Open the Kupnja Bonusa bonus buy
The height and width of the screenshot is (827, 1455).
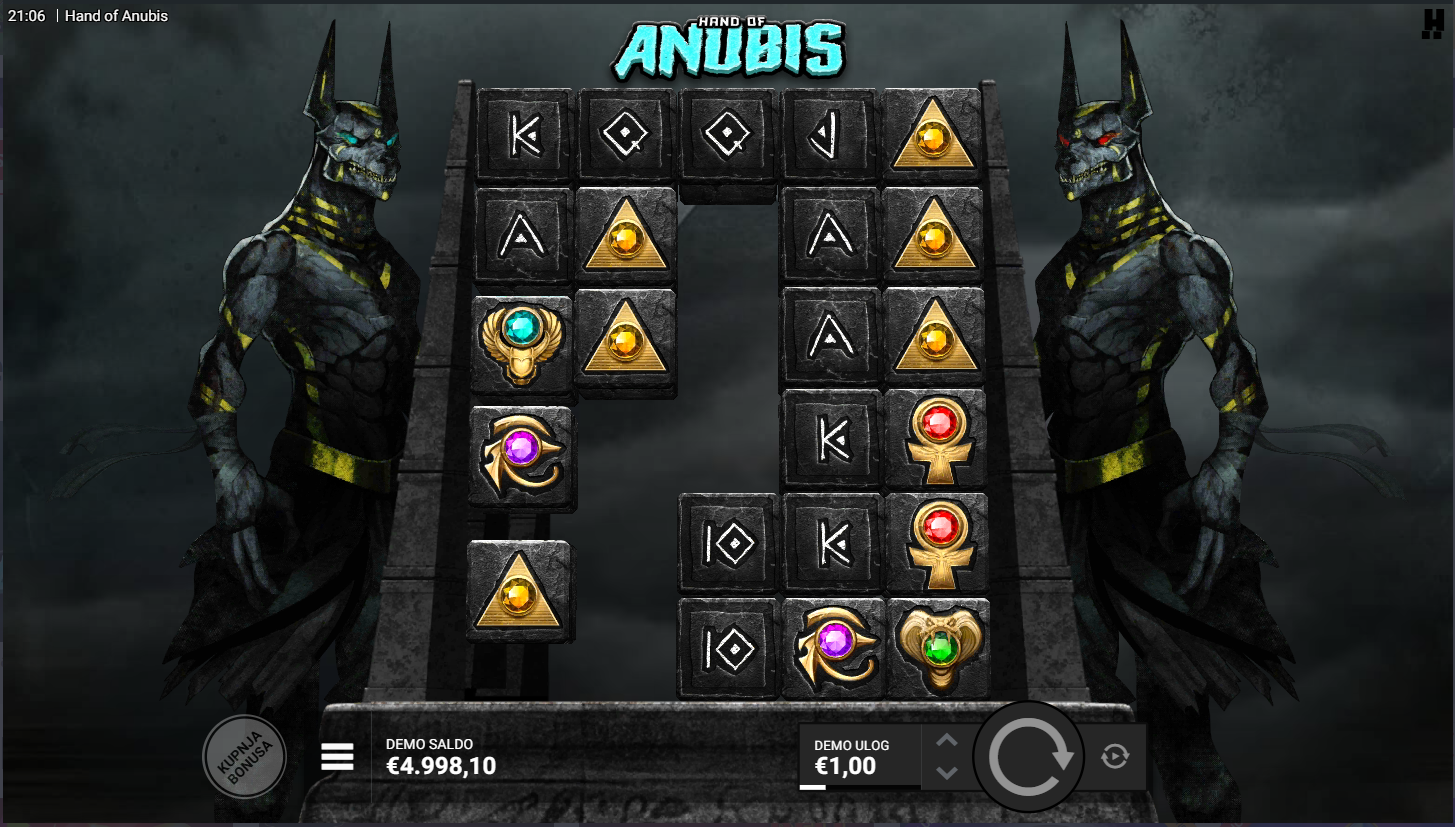[244, 756]
